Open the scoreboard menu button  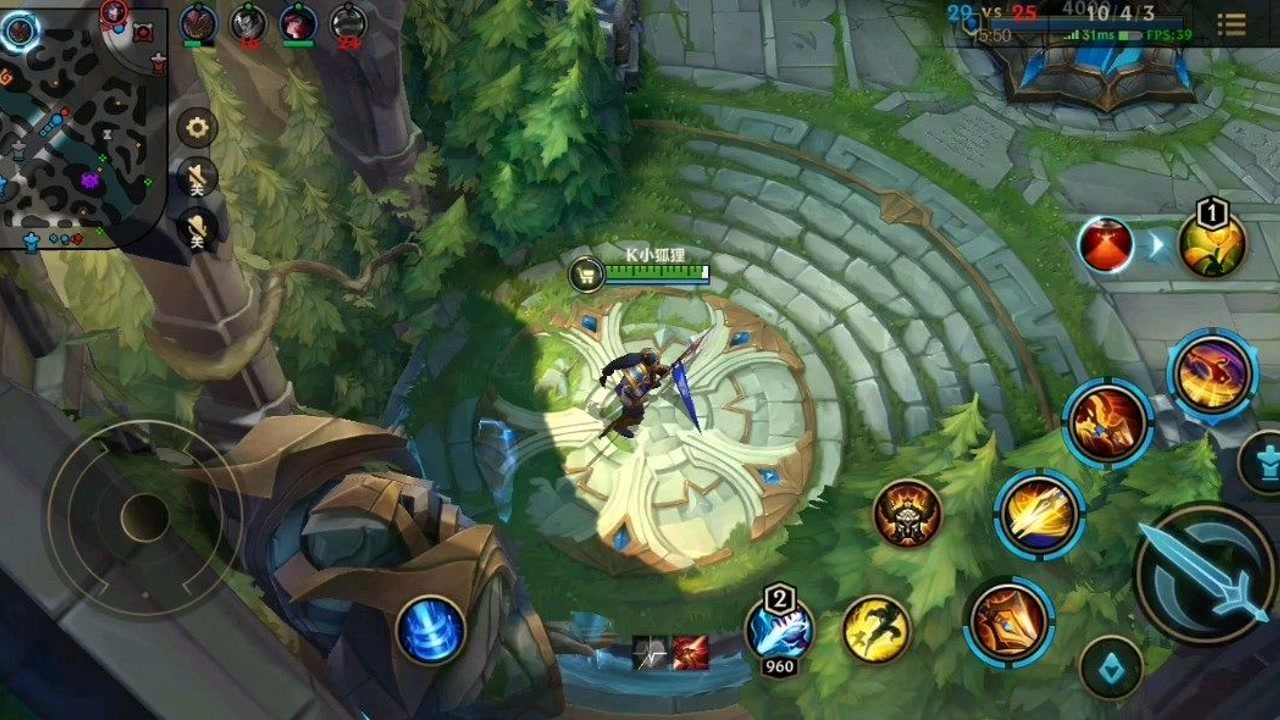coord(1231,25)
